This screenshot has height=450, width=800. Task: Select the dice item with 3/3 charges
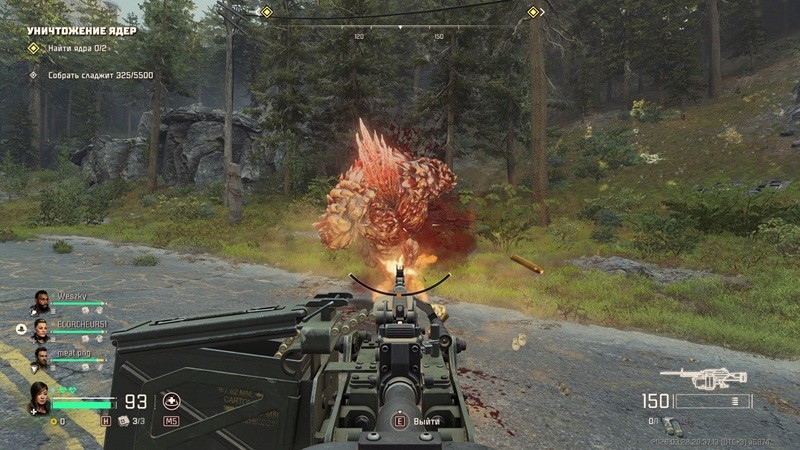(x=122, y=421)
